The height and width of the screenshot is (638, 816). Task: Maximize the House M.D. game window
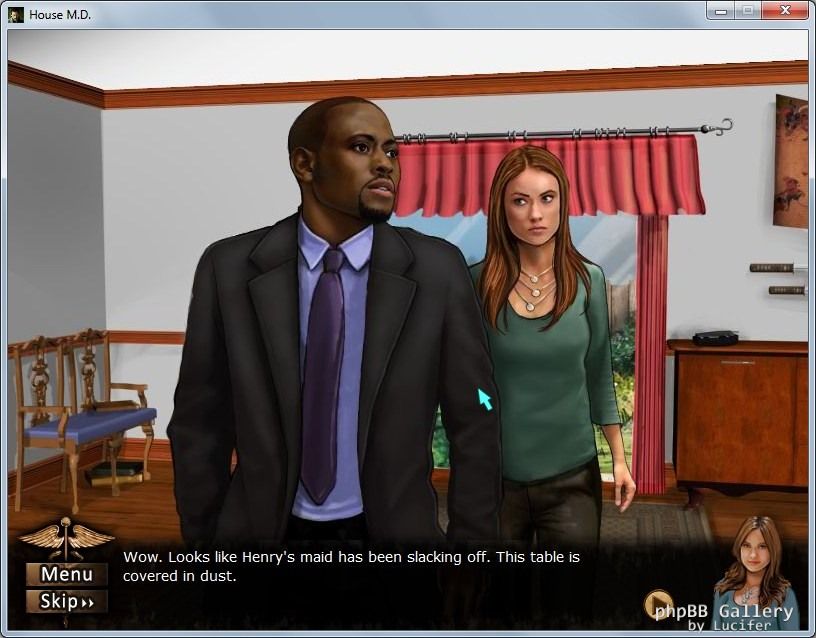pos(747,11)
